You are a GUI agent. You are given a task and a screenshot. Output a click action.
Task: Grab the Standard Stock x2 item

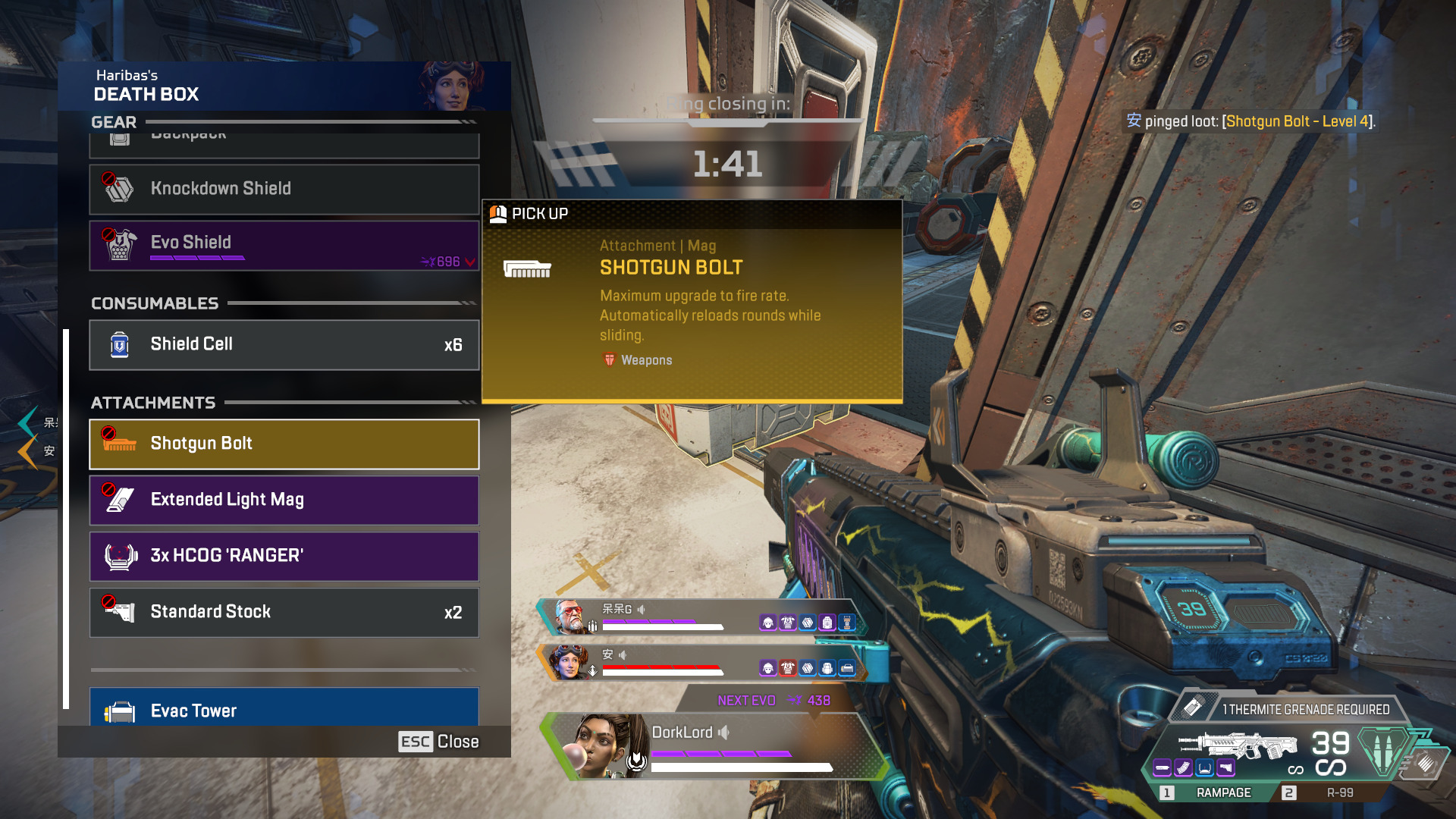(284, 612)
